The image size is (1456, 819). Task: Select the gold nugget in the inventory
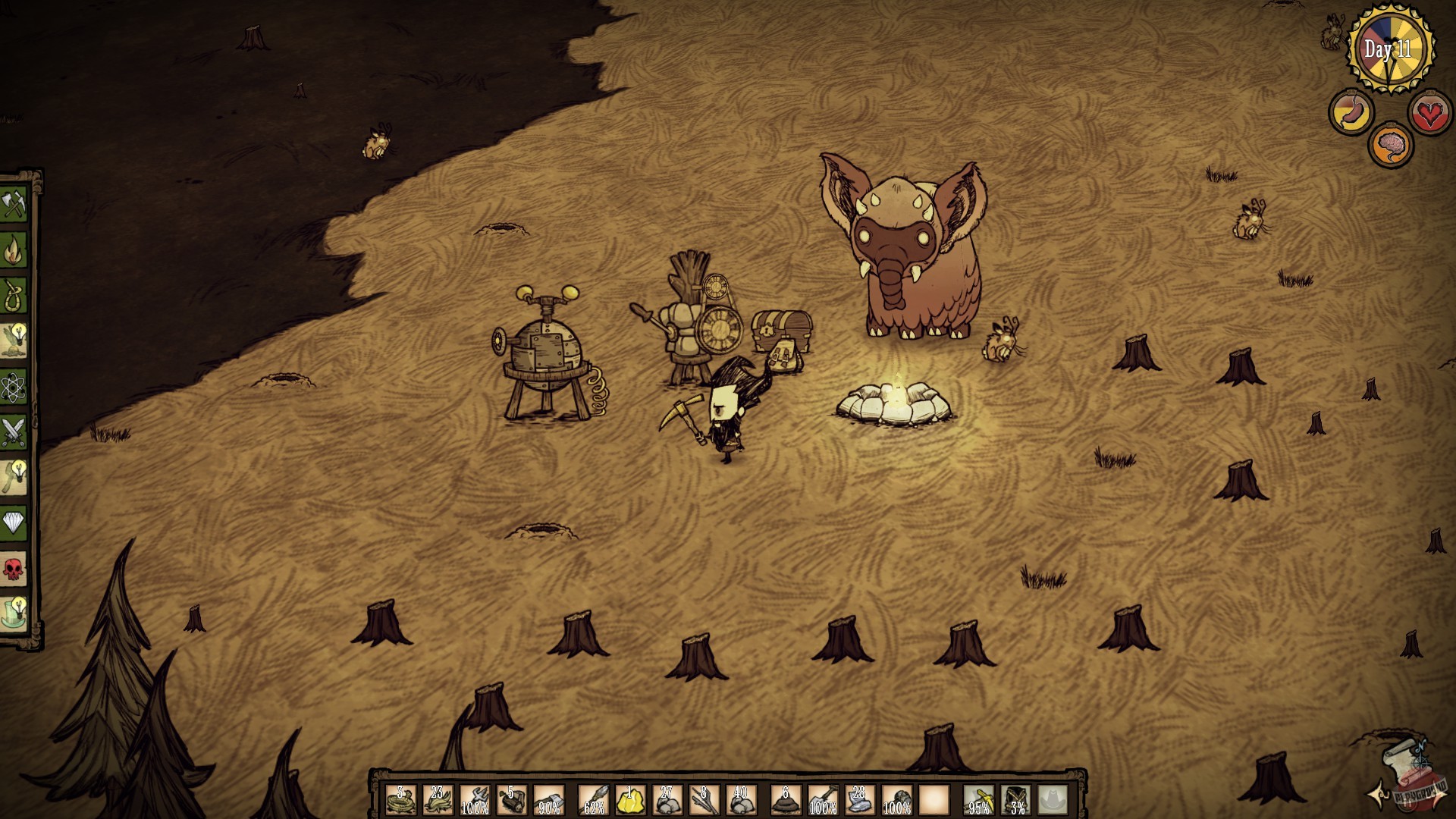pyautogui.click(x=629, y=799)
